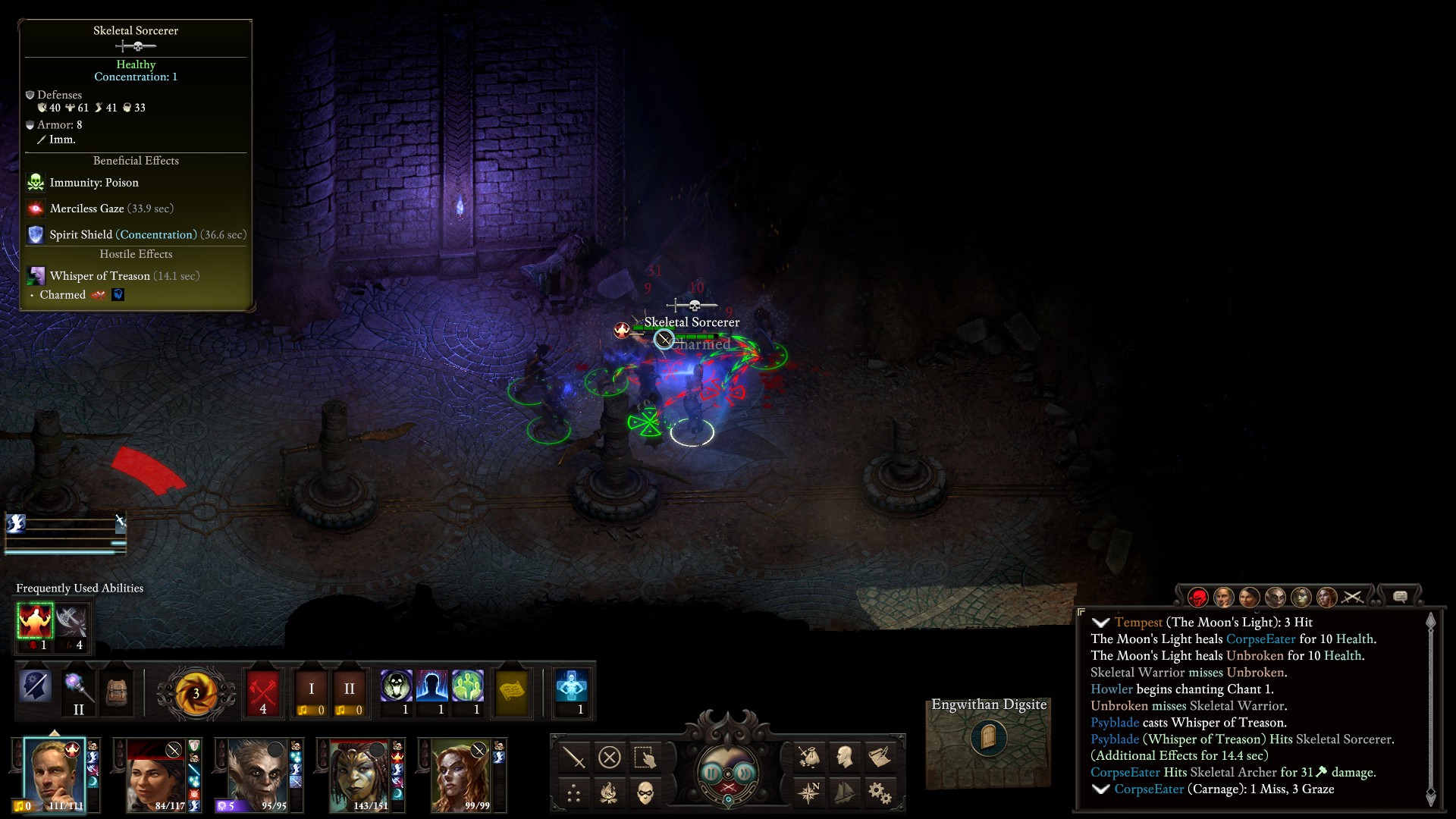The height and width of the screenshot is (819, 1456).
Task: Open the area map compass button
Action: coord(808,793)
